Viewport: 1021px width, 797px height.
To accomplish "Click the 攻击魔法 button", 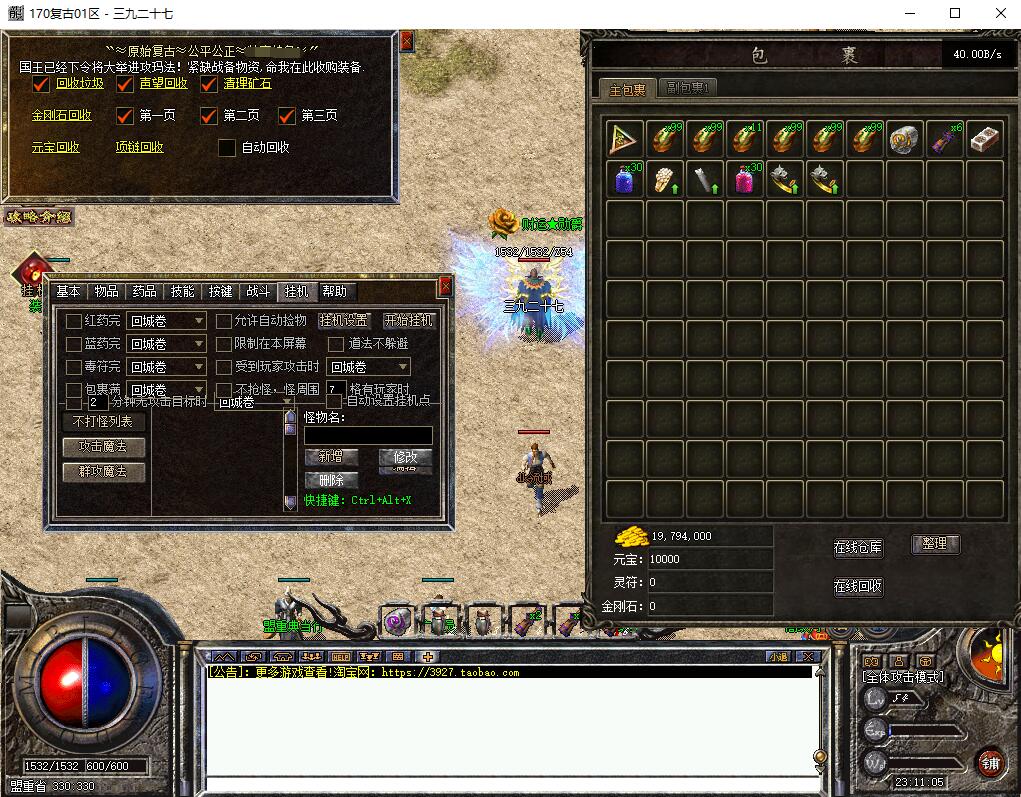I will point(103,447).
